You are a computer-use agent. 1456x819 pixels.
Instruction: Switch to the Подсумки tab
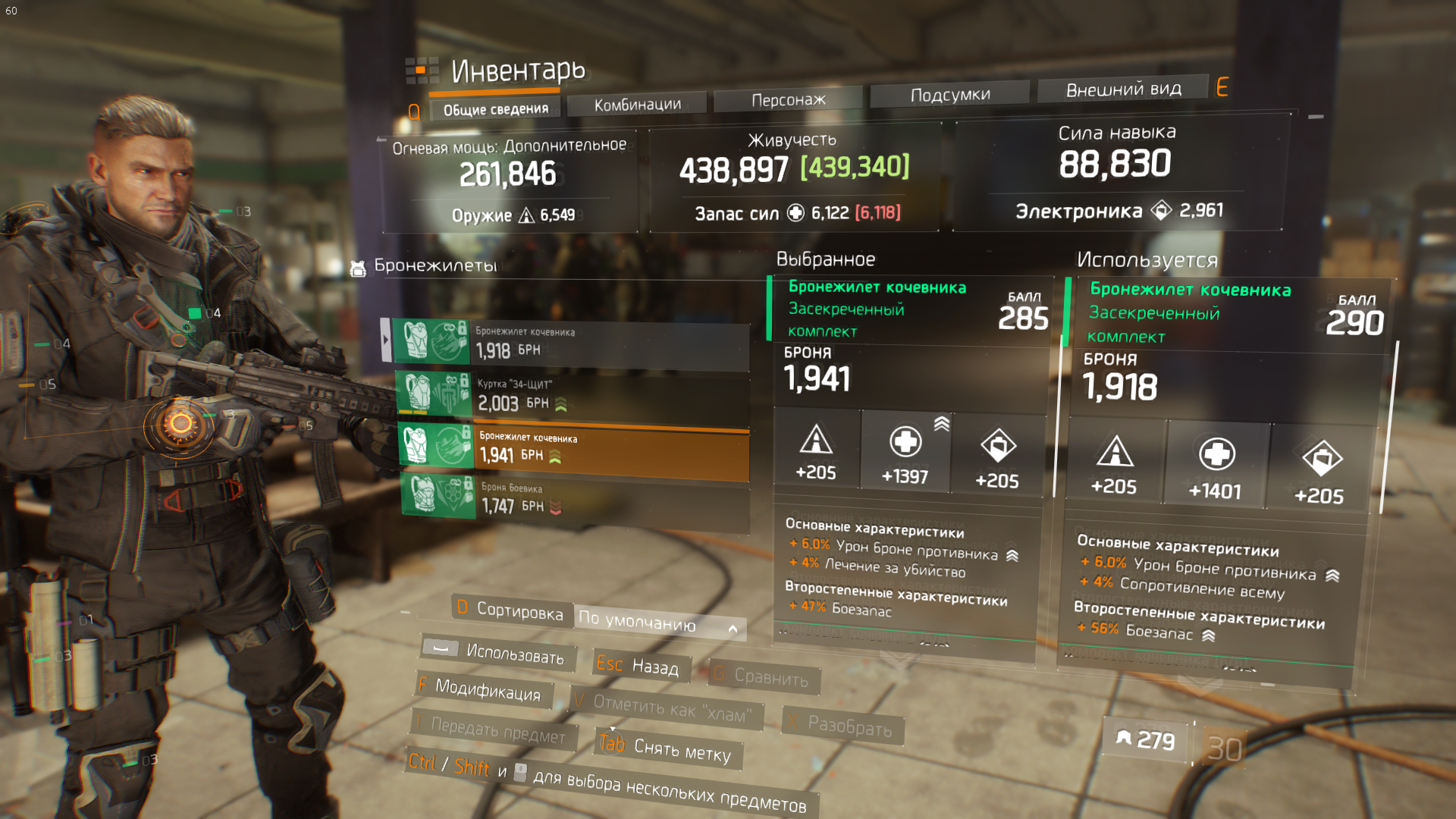[949, 95]
